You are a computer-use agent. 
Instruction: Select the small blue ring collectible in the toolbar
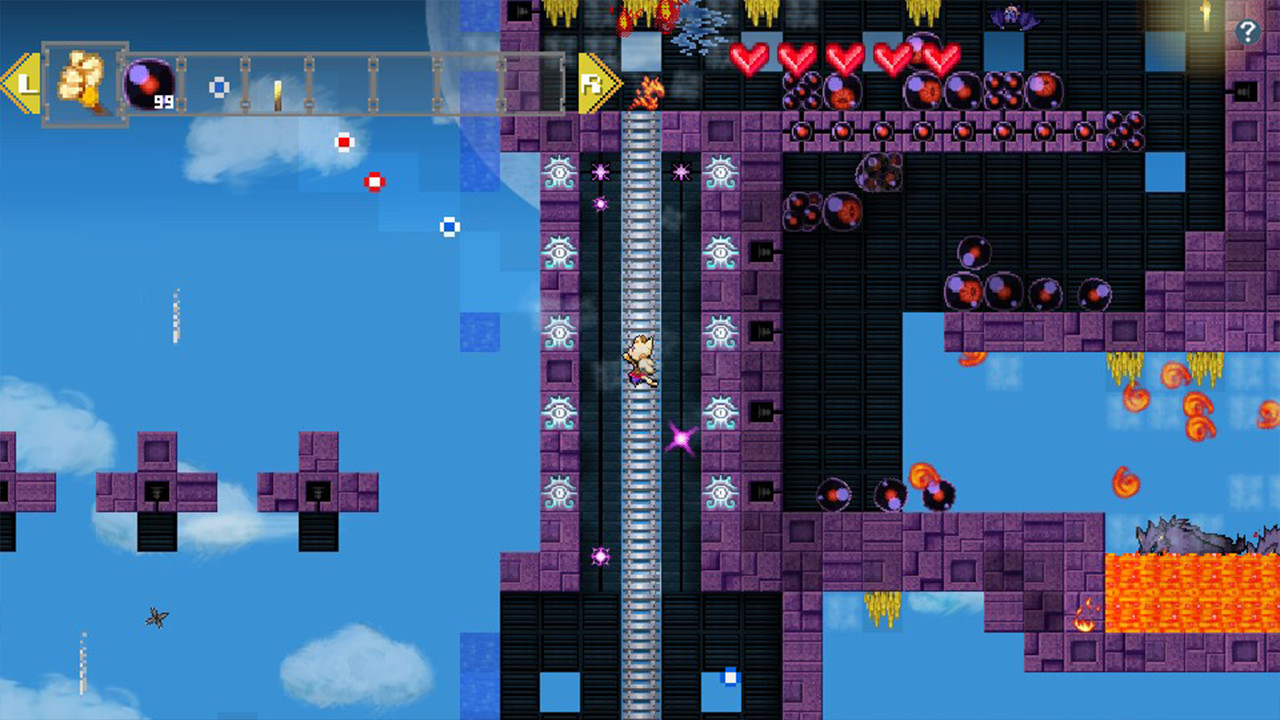(x=220, y=86)
